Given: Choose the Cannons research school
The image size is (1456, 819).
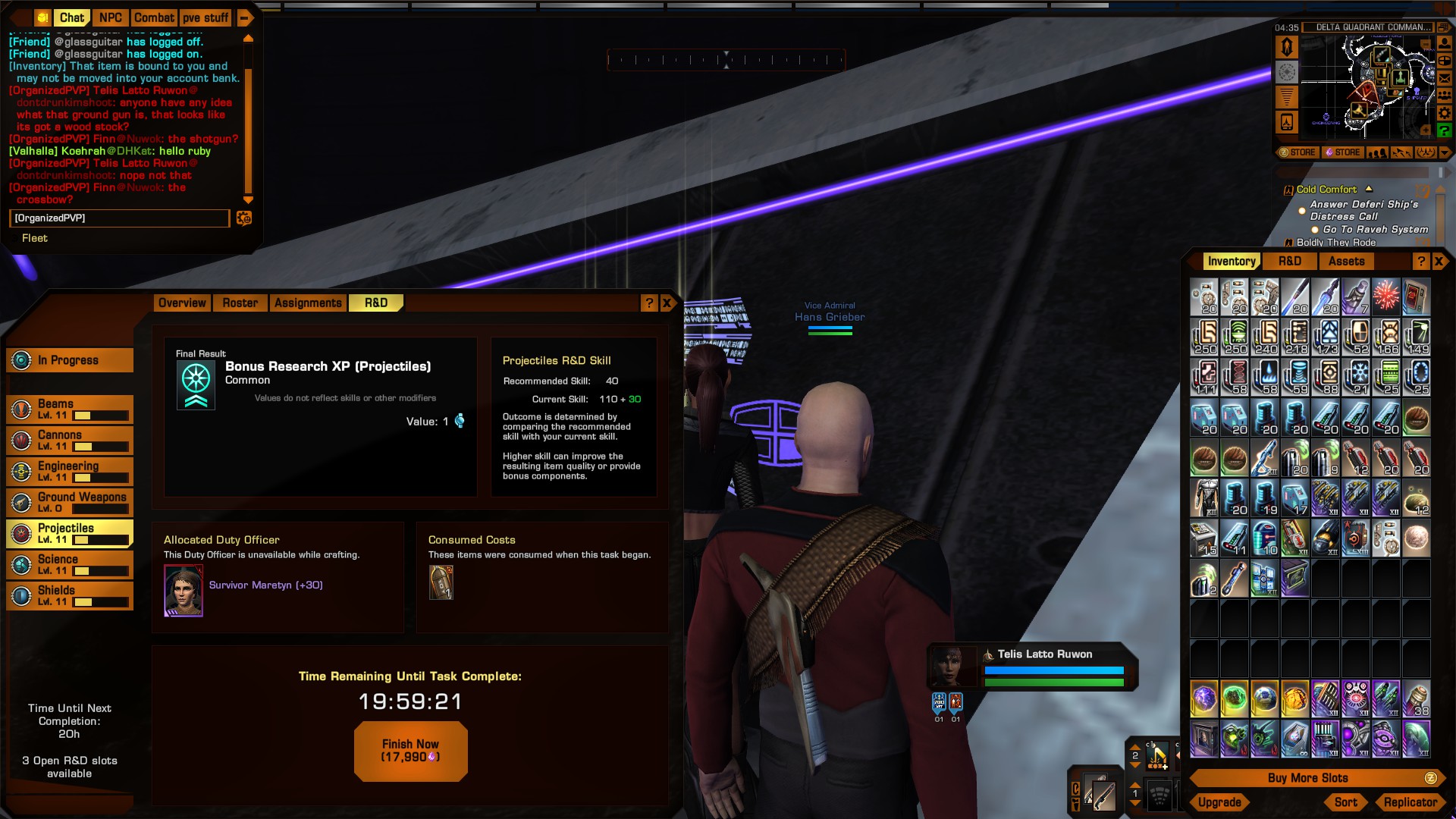Looking at the screenshot, I should point(70,441).
